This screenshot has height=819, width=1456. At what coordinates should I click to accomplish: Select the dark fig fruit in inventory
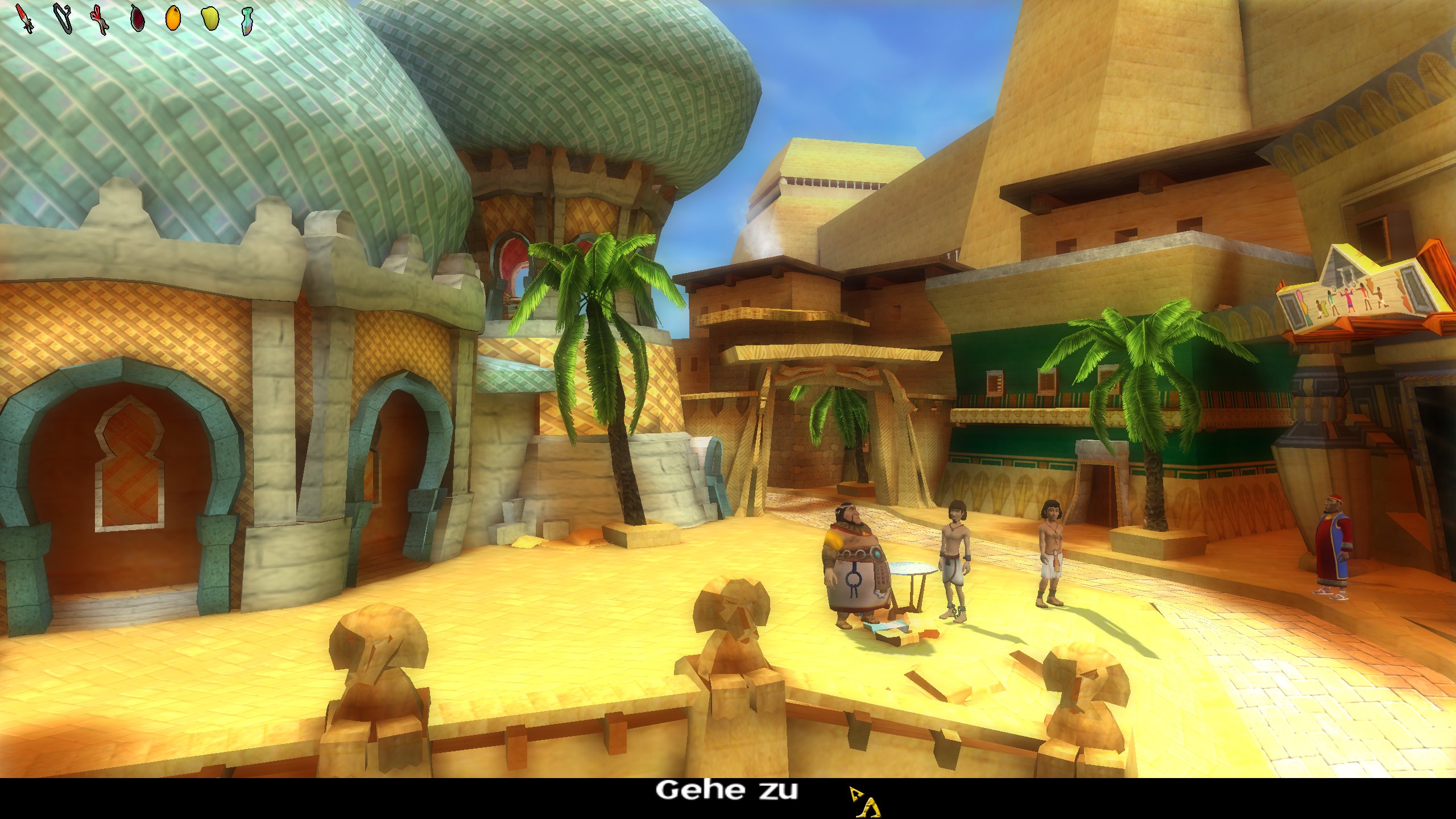138,18
